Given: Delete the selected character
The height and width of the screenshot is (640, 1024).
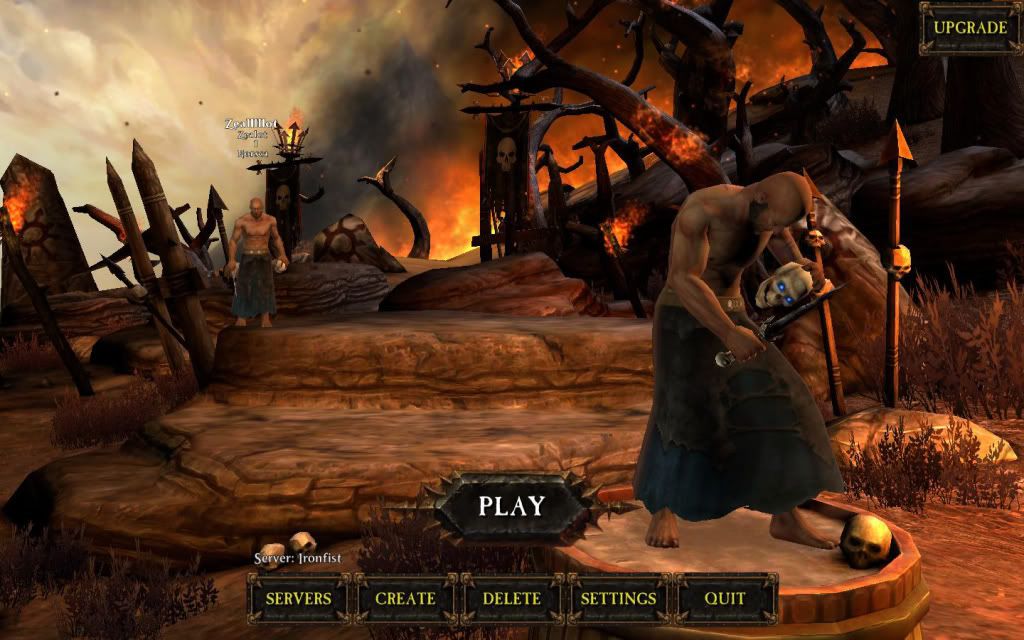Looking at the screenshot, I should pos(512,598).
